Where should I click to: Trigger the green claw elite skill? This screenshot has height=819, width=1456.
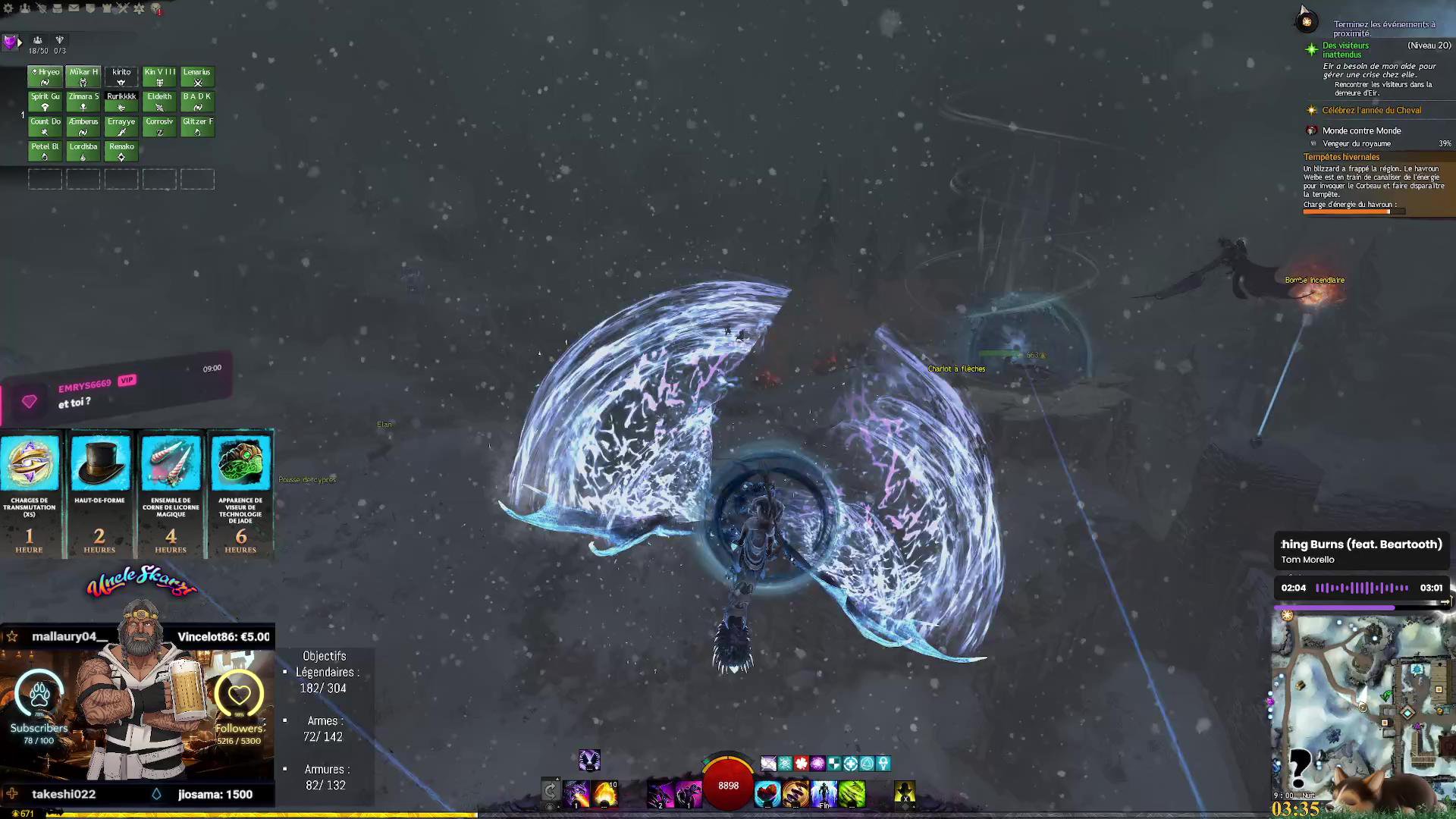pos(852,794)
